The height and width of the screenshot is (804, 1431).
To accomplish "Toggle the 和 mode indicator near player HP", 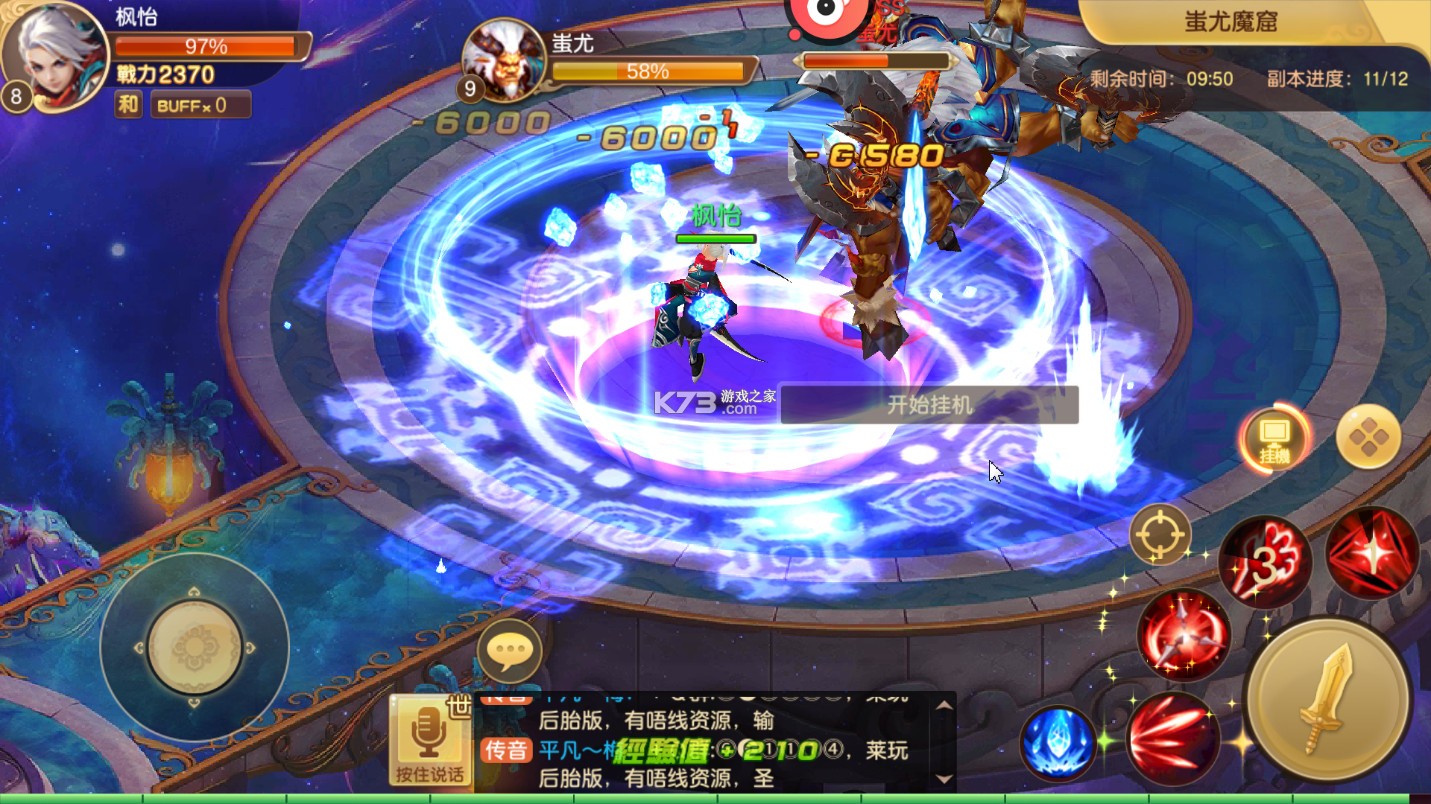I will (x=127, y=104).
